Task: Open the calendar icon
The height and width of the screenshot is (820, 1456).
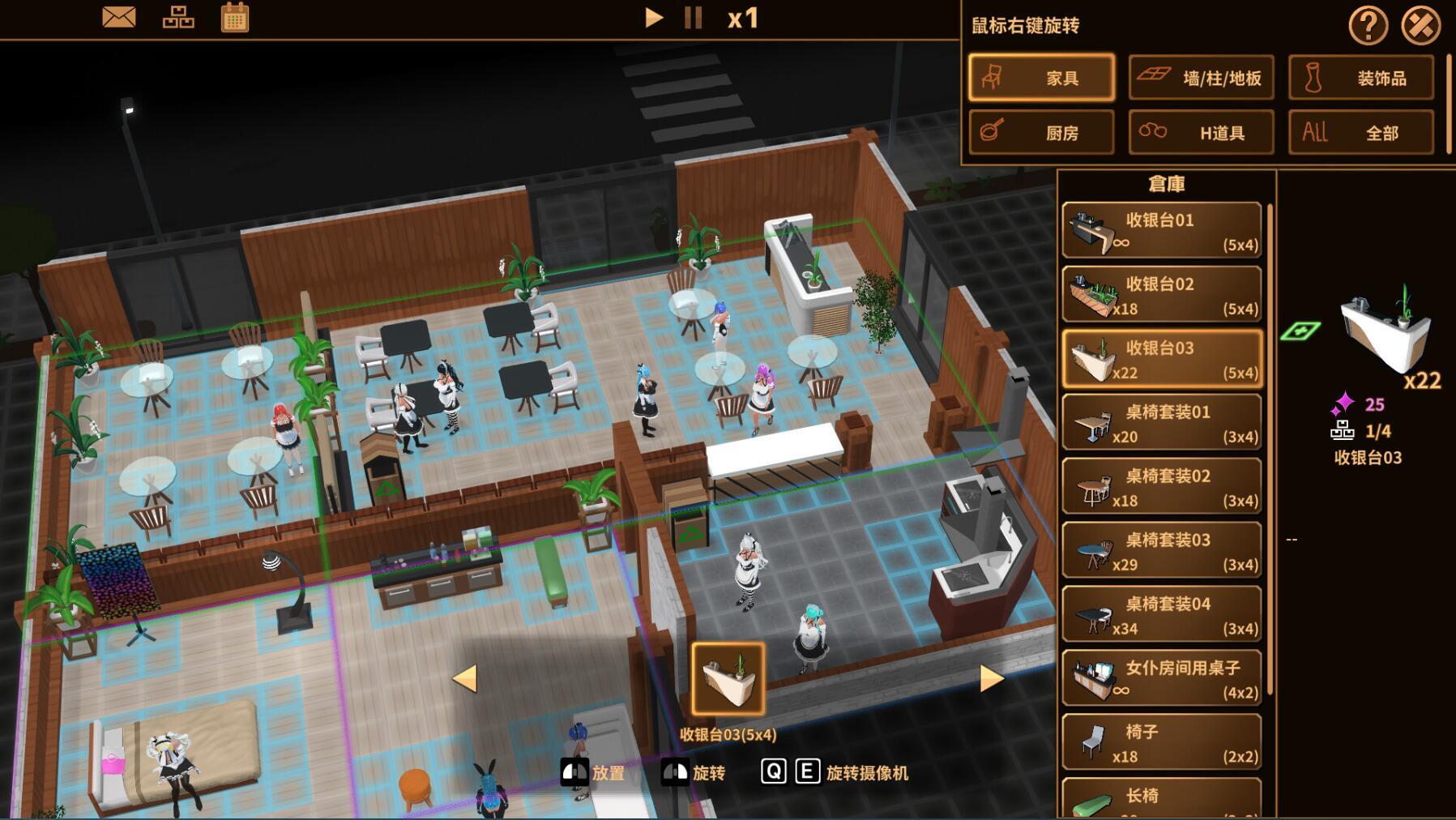Action: pos(236,17)
